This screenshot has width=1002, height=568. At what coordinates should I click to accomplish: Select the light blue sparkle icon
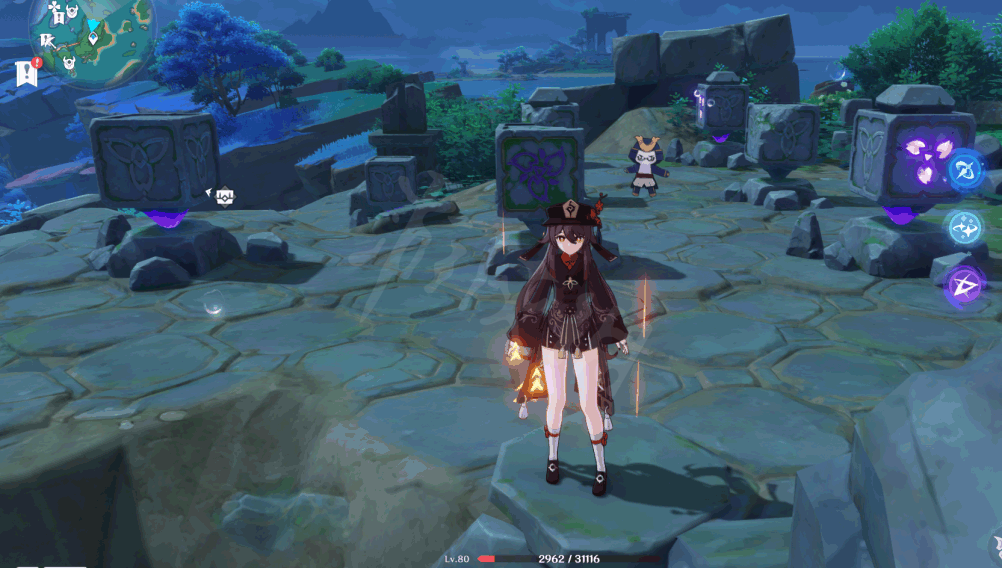[966, 227]
